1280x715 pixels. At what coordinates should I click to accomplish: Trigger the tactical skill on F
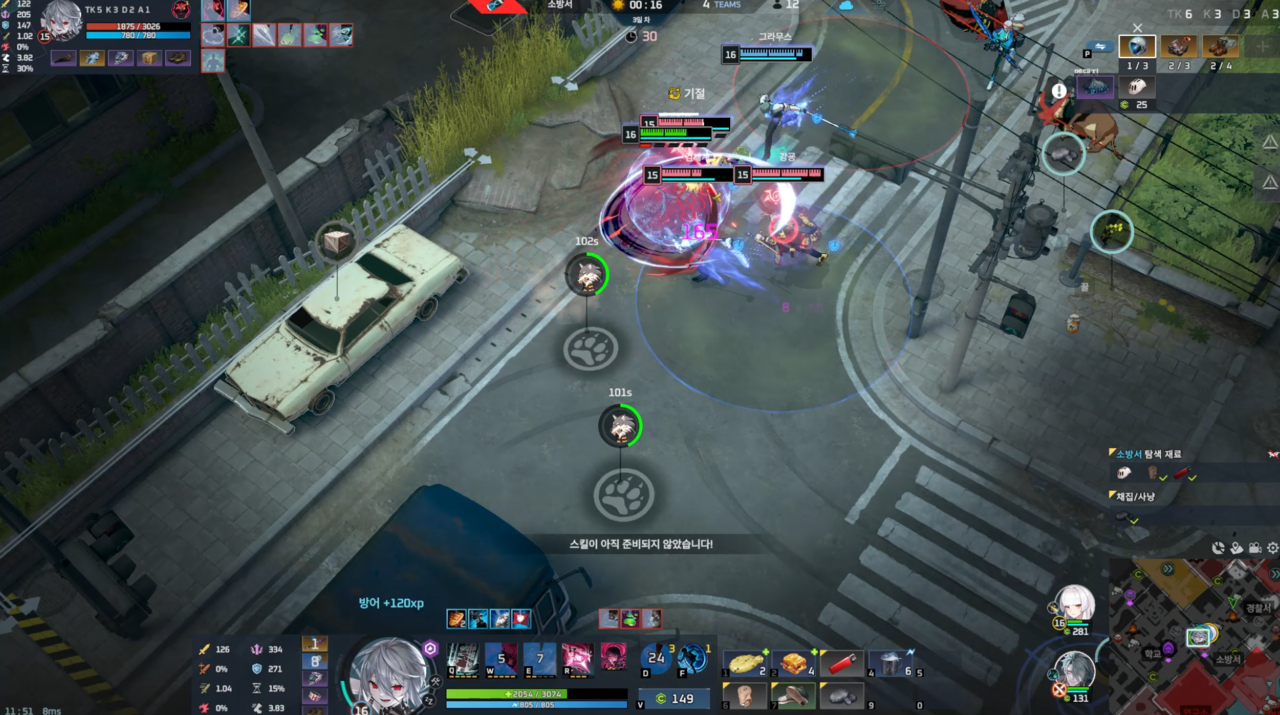692,658
